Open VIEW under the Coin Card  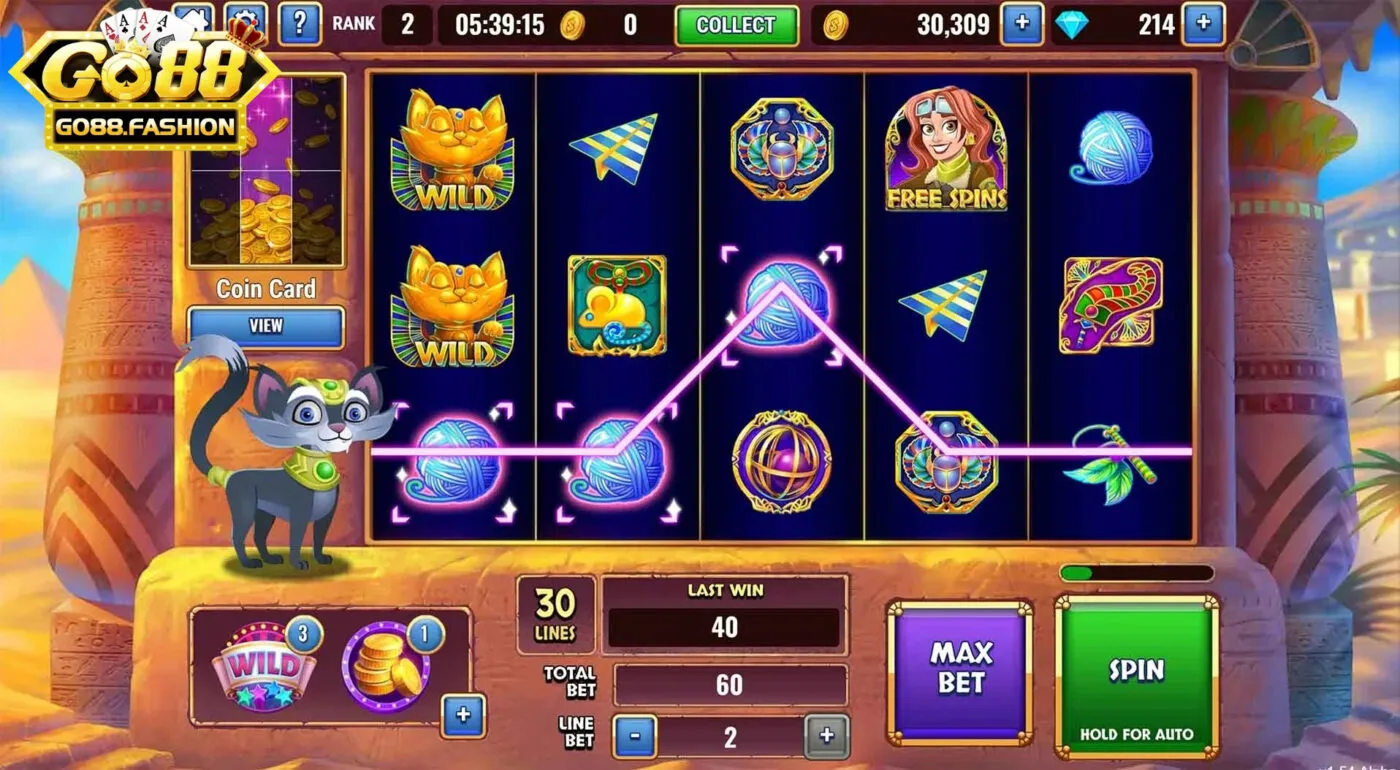point(265,327)
